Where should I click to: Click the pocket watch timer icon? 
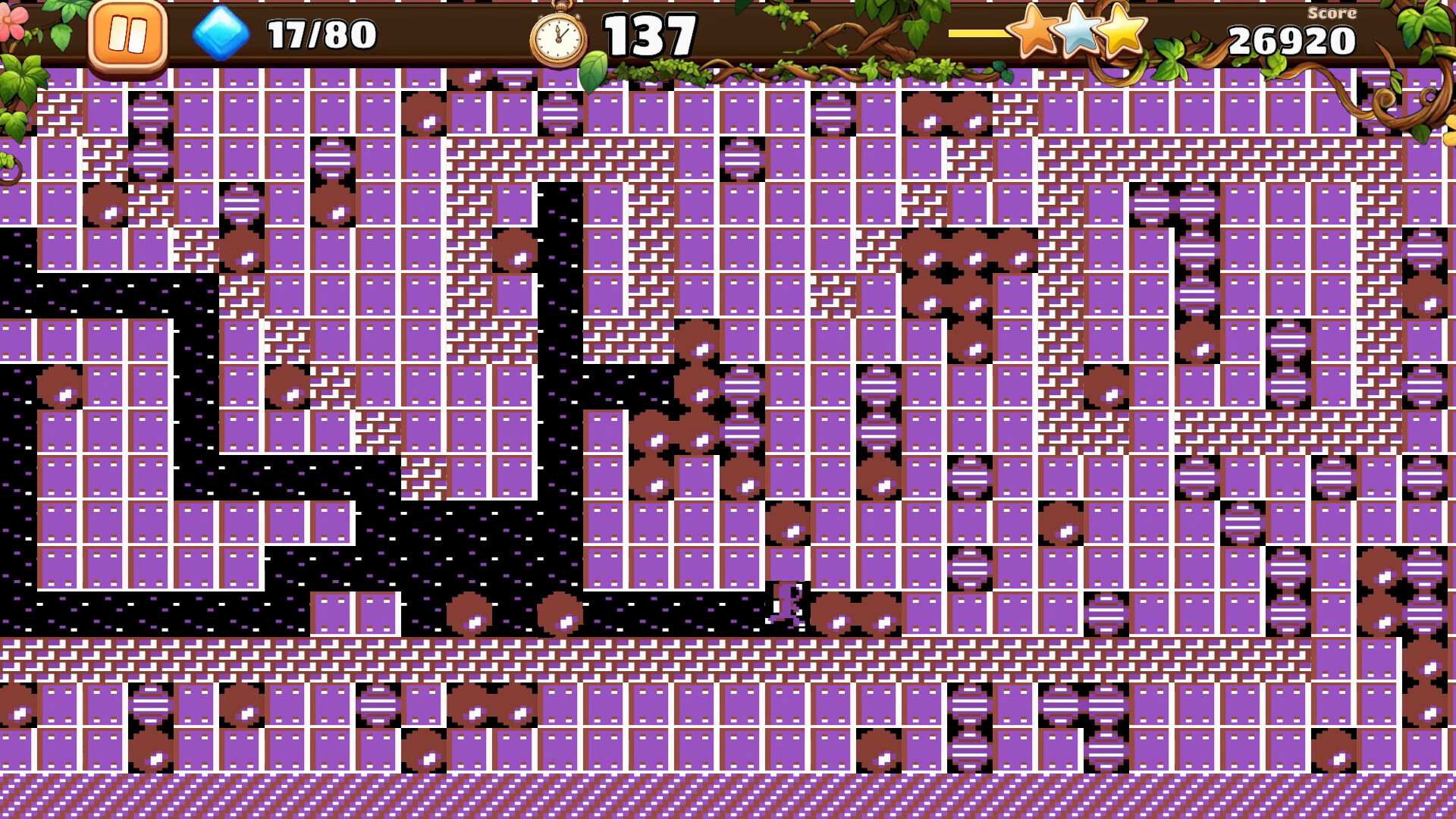(x=559, y=34)
